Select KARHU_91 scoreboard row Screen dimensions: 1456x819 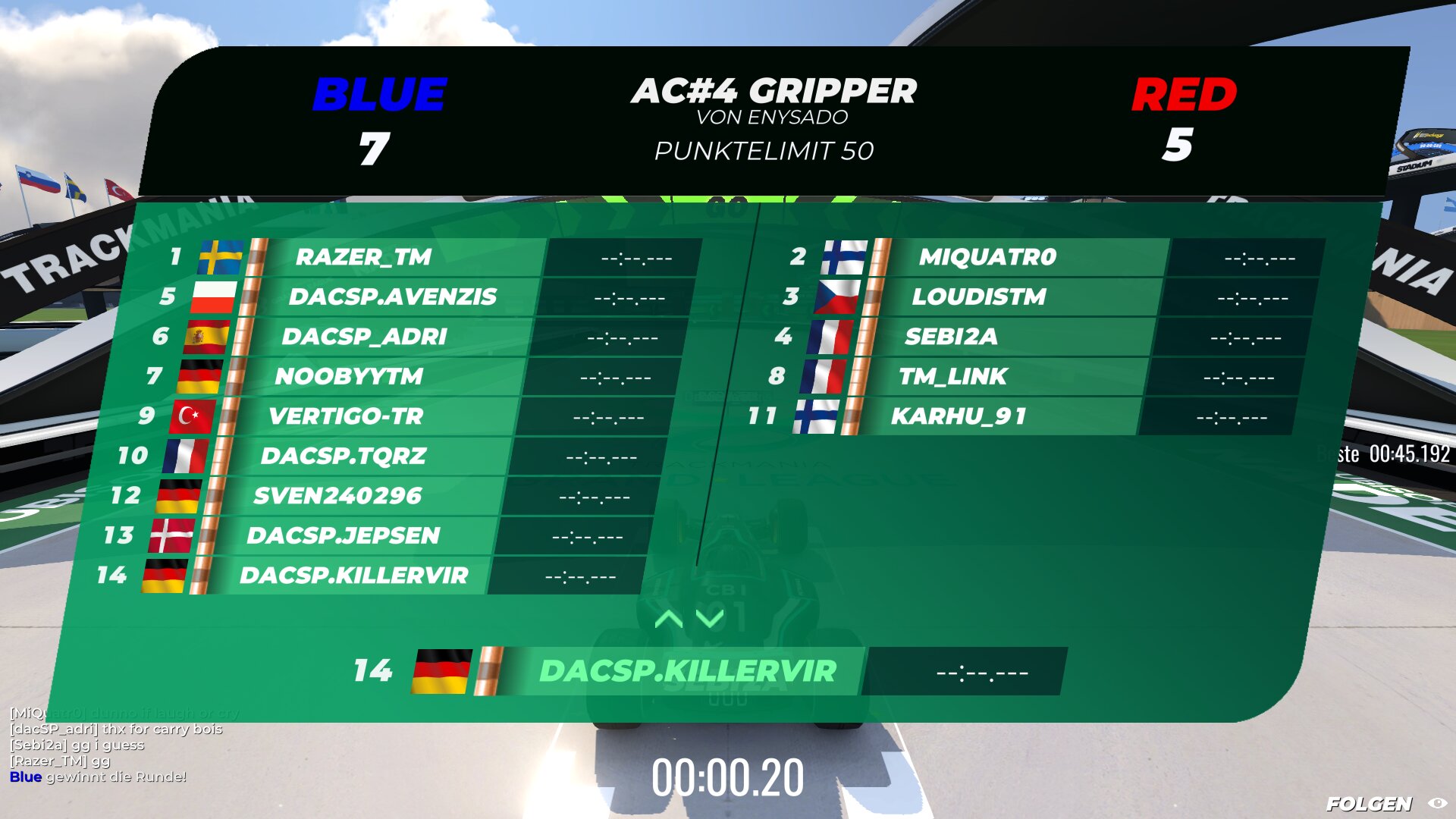click(959, 416)
